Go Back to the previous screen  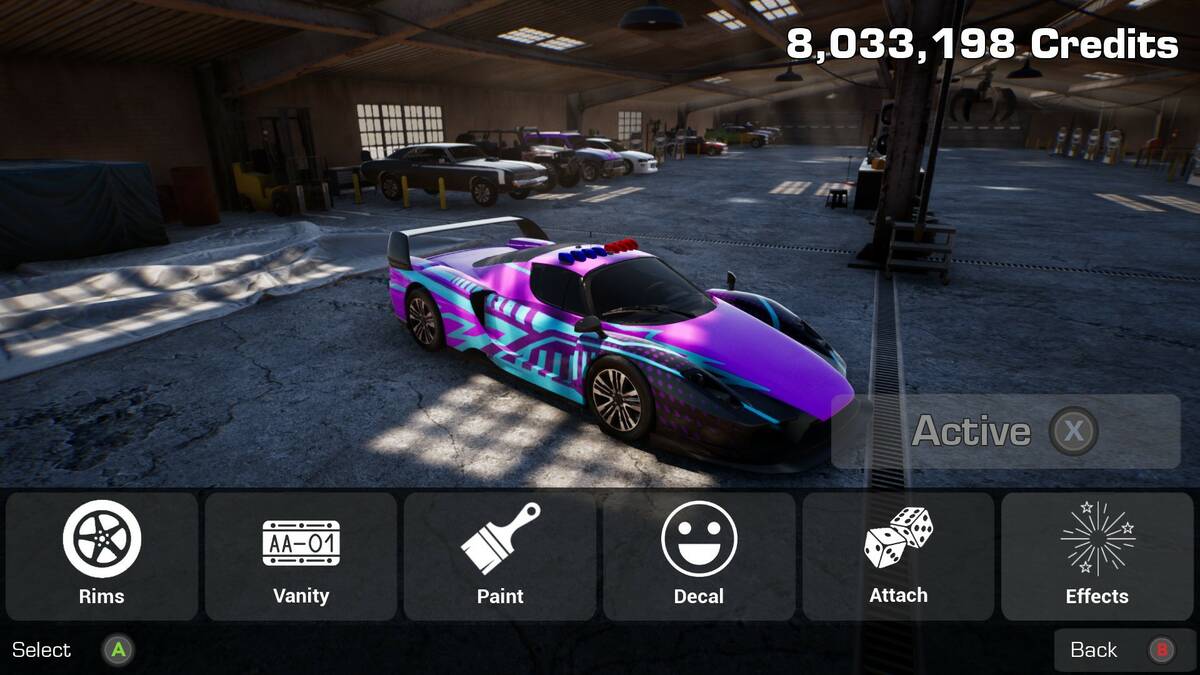point(1124,650)
